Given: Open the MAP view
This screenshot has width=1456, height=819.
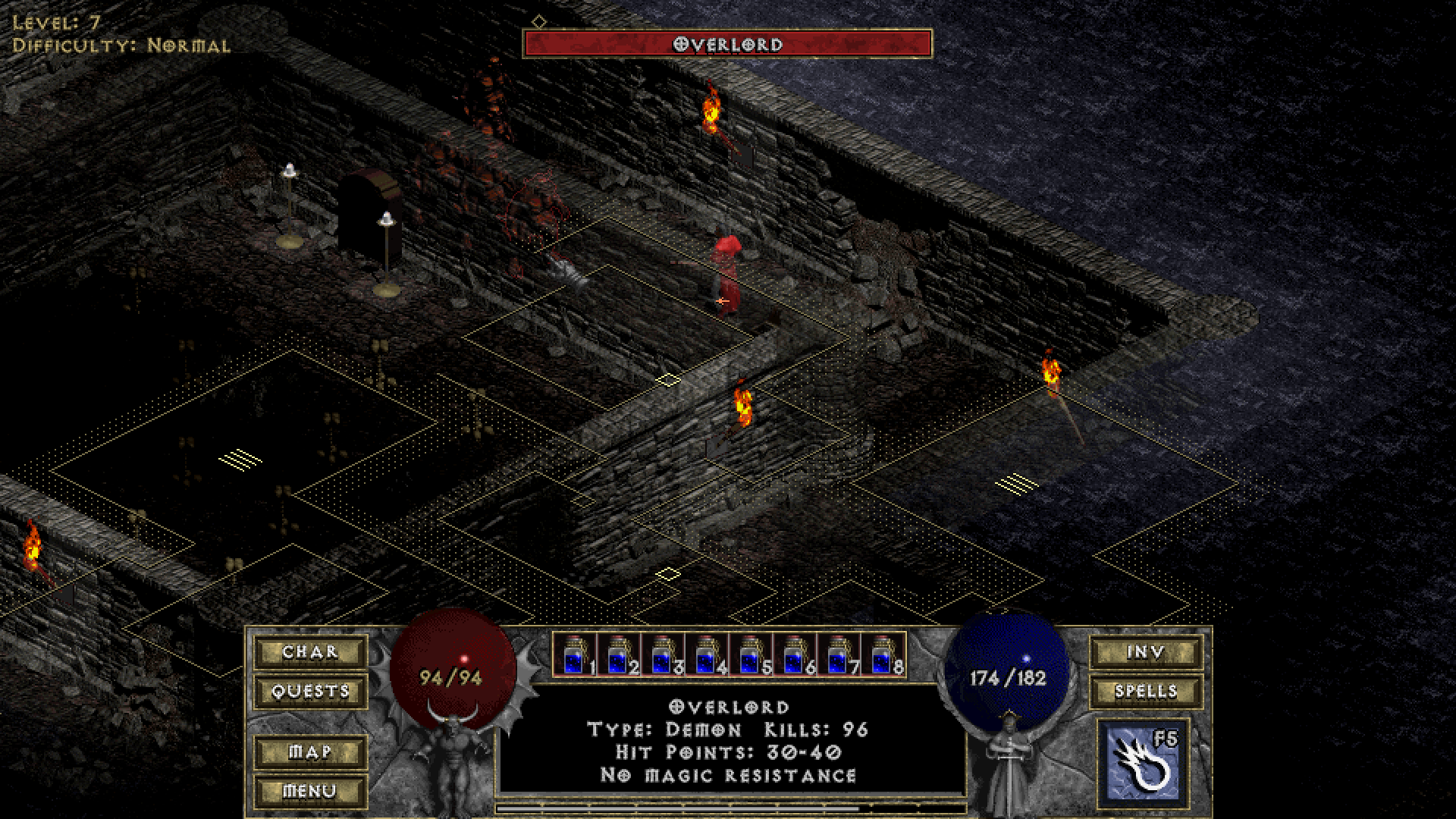Looking at the screenshot, I should (x=309, y=751).
